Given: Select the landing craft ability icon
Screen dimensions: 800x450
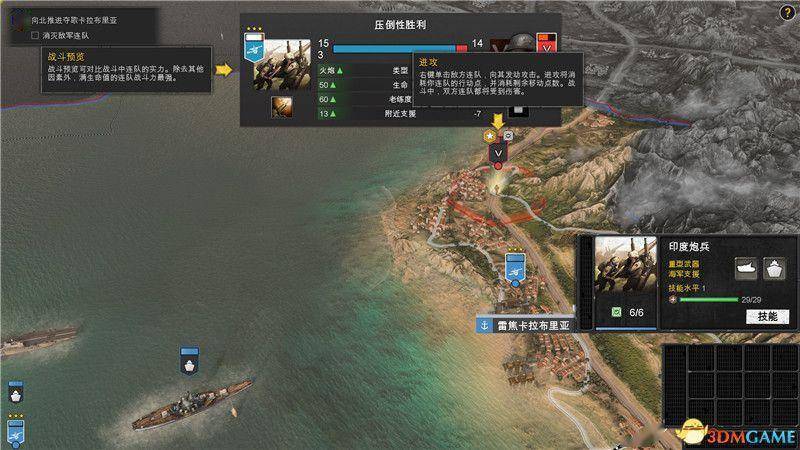Looking at the screenshot, I should pyautogui.click(x=747, y=267).
